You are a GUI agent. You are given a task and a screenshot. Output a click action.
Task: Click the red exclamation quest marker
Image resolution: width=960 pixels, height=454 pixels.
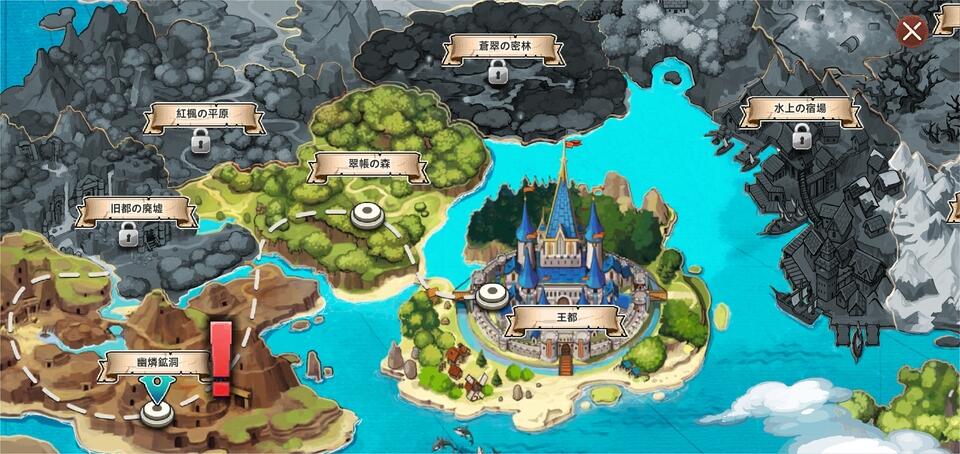(x=221, y=358)
